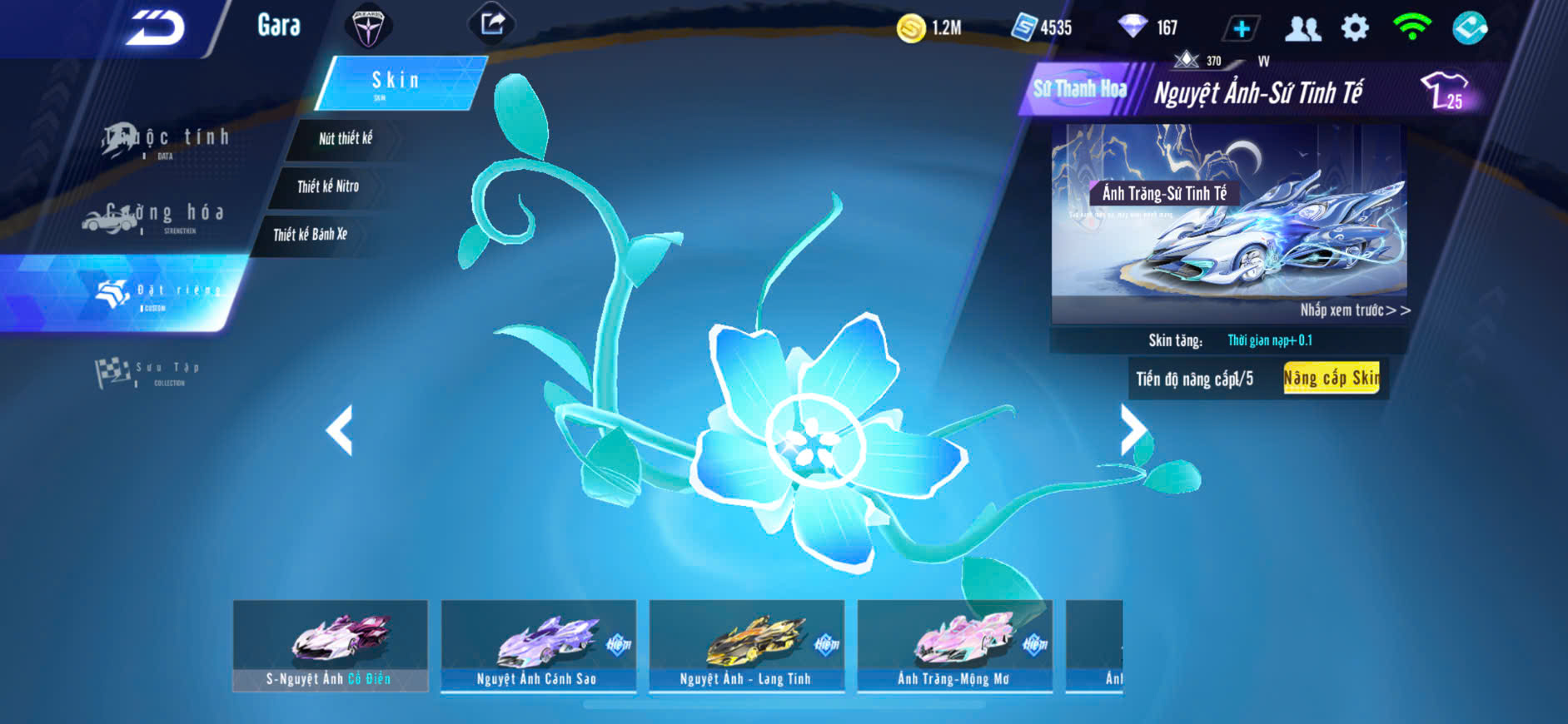Show the next skin with right arrow
This screenshot has width=1568, height=724.
pos(1132,429)
